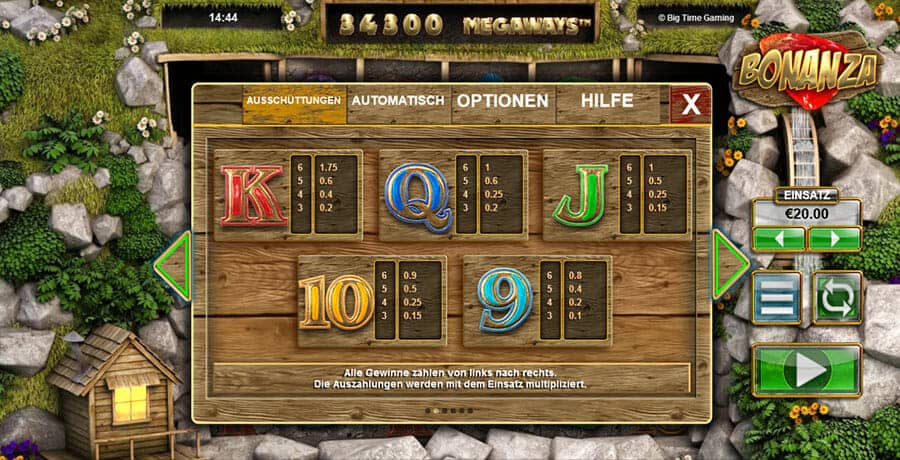Open the Automatisch tab

(398, 101)
